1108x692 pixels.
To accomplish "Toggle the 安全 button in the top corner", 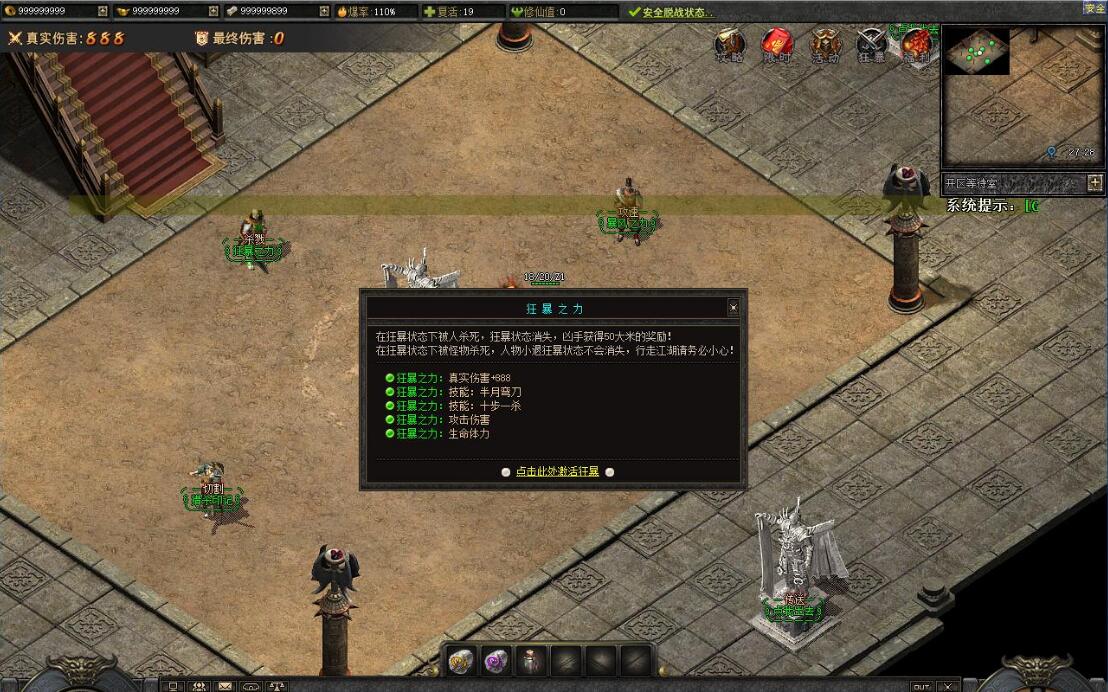I will [x=1094, y=7].
